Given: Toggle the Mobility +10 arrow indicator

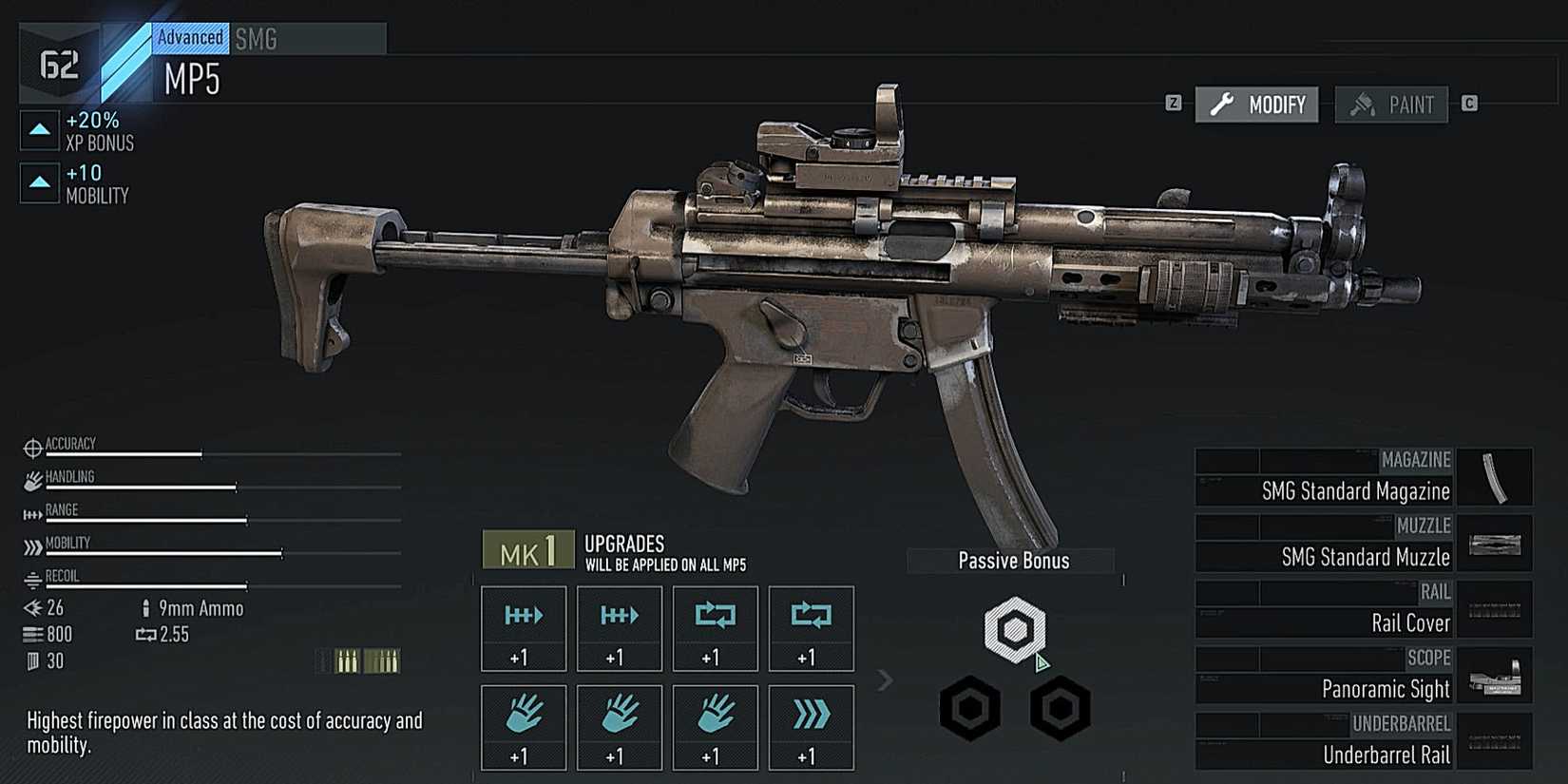Looking at the screenshot, I should point(38,182).
